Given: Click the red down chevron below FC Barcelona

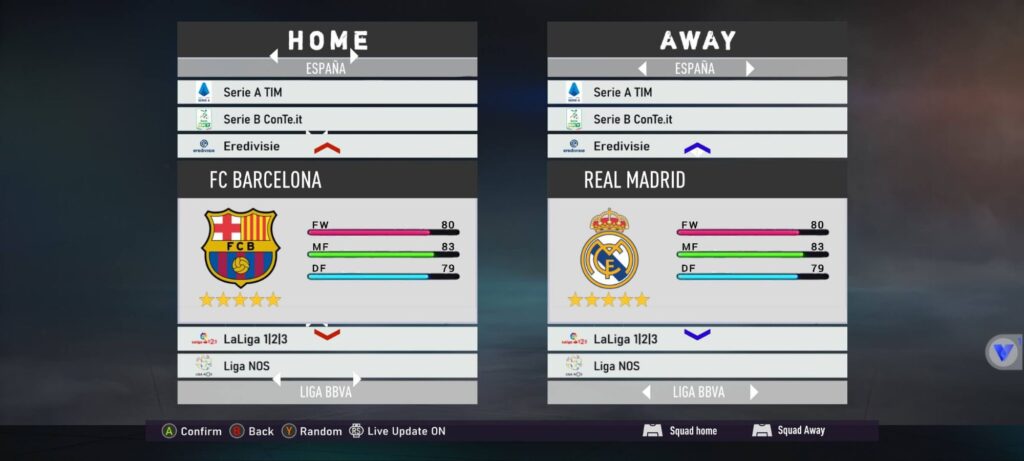Looking at the screenshot, I should [x=327, y=335].
